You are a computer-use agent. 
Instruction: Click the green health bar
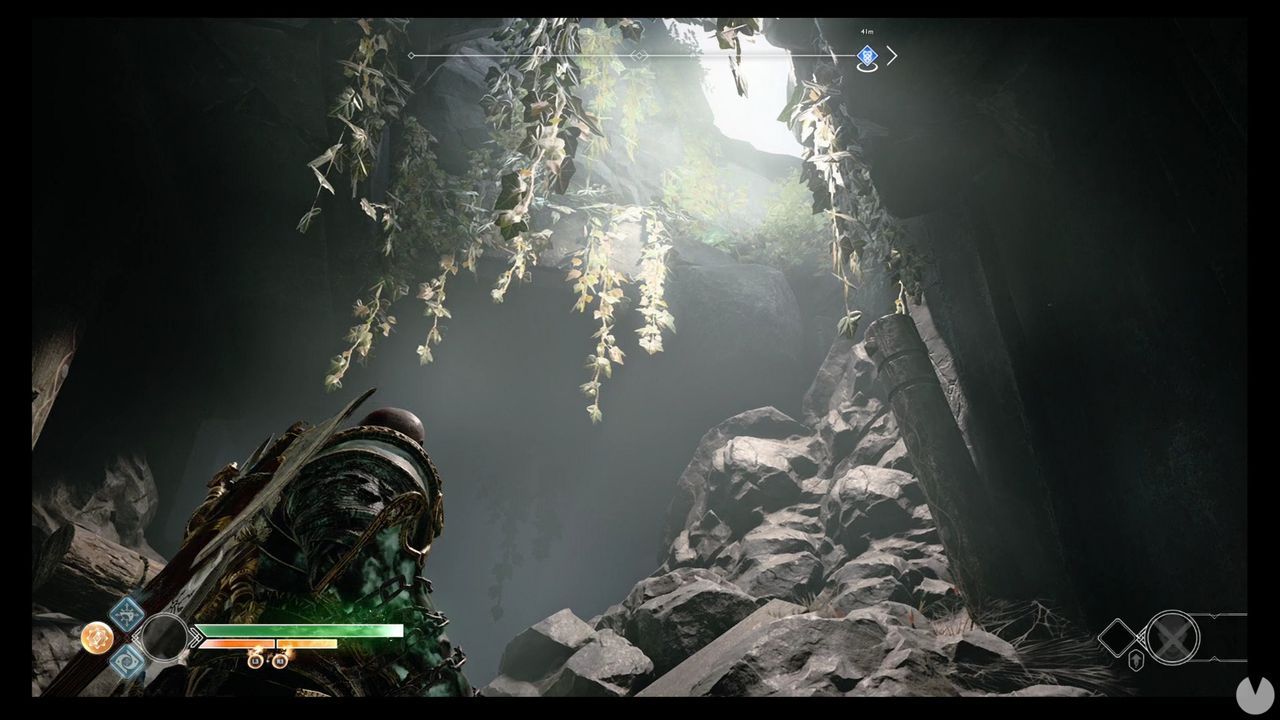coord(299,631)
